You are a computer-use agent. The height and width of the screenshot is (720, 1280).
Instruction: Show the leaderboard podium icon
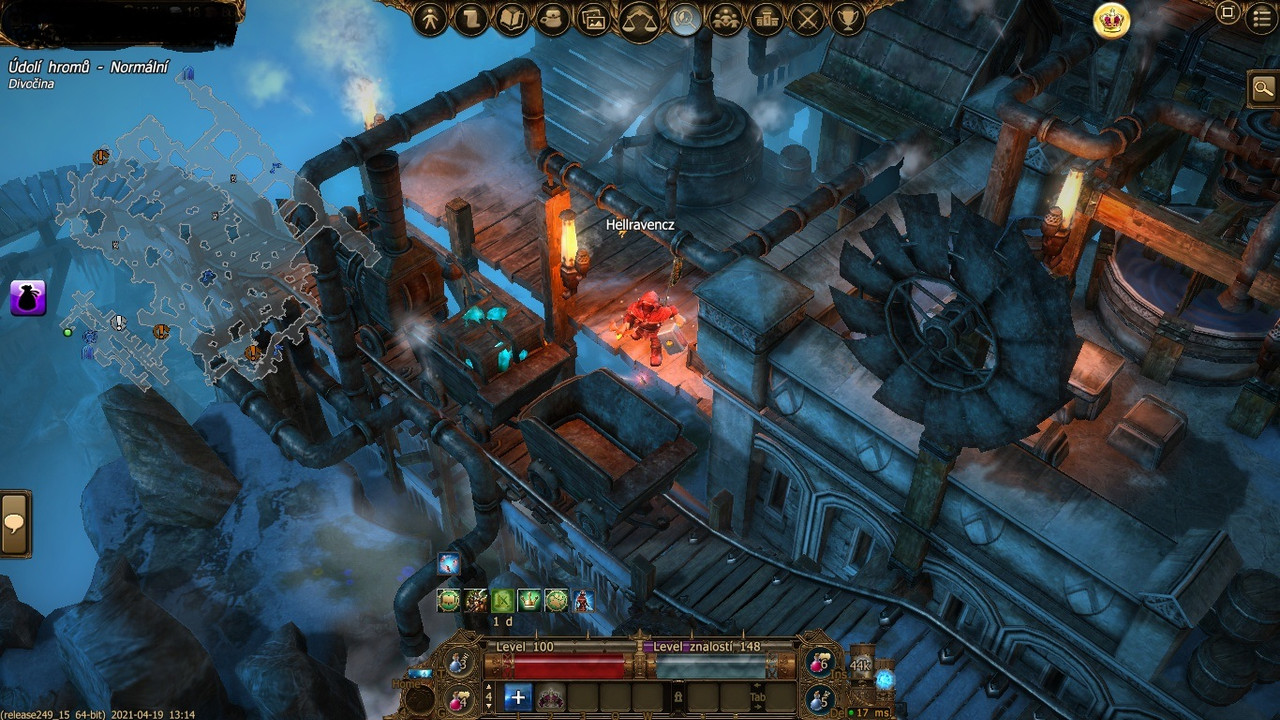click(x=767, y=19)
